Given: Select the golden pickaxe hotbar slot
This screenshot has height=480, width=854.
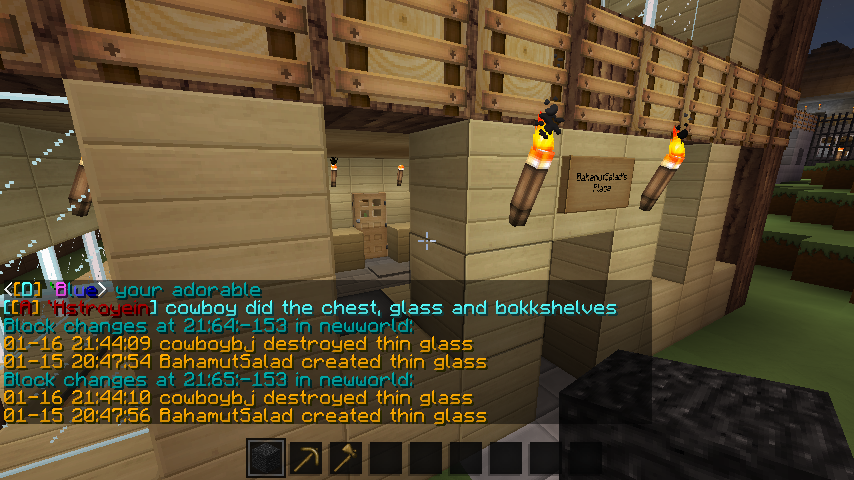Looking at the screenshot, I should [x=306, y=459].
